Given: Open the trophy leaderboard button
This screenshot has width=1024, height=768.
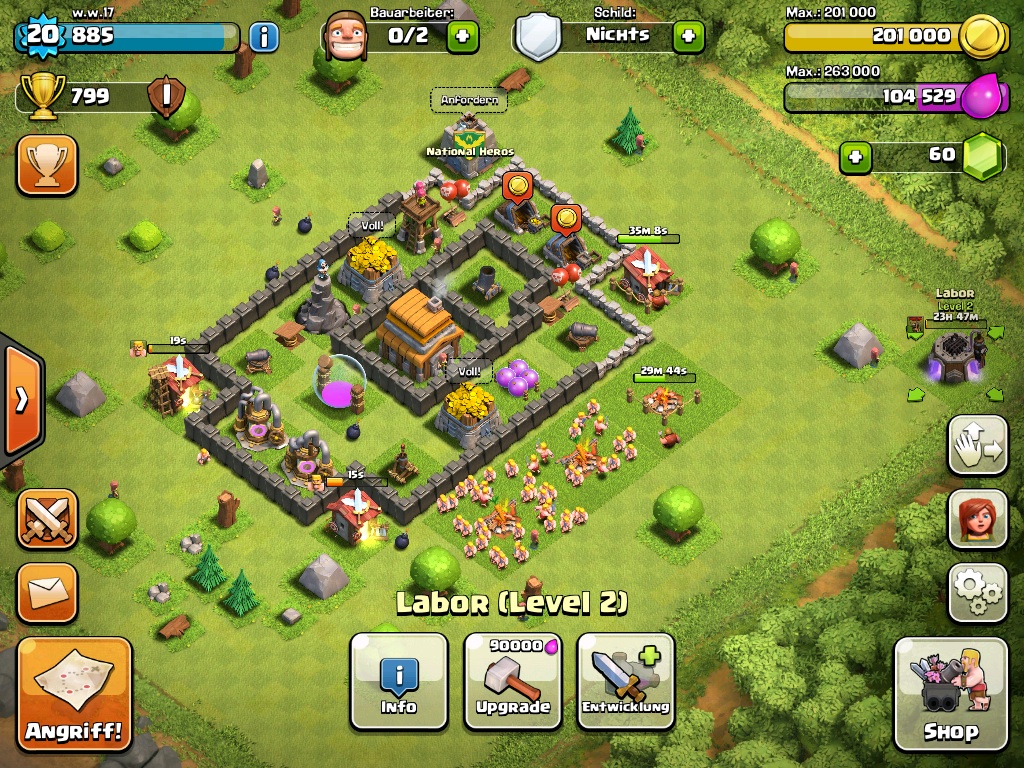Looking at the screenshot, I should (x=47, y=165).
